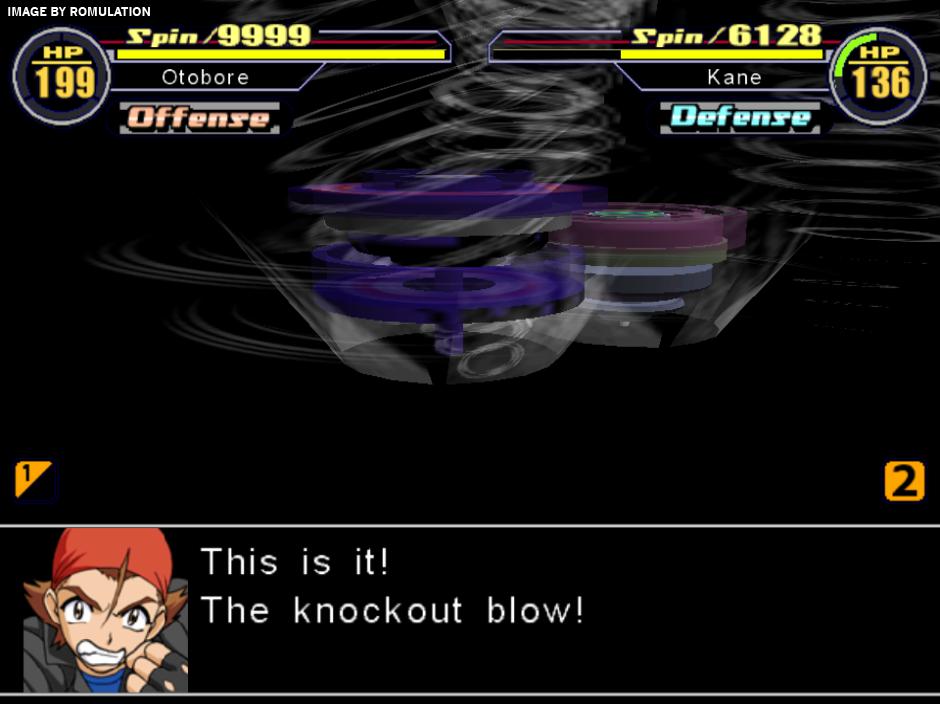The width and height of the screenshot is (940, 704).
Task: Click the player 1 corner marker
Action: pyautogui.click(x=33, y=479)
